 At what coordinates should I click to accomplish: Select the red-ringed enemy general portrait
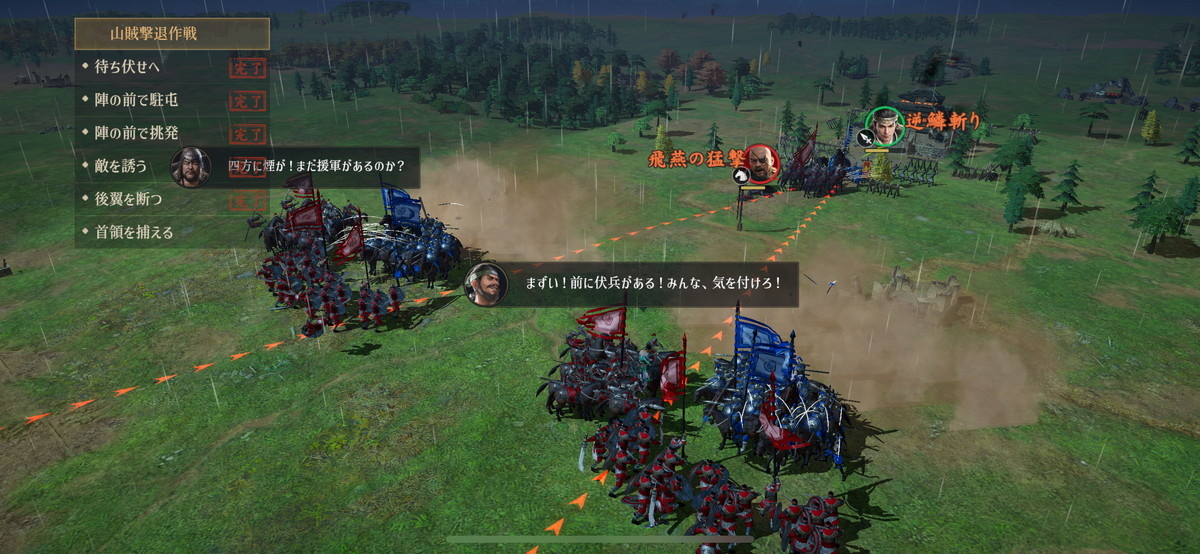tap(761, 163)
